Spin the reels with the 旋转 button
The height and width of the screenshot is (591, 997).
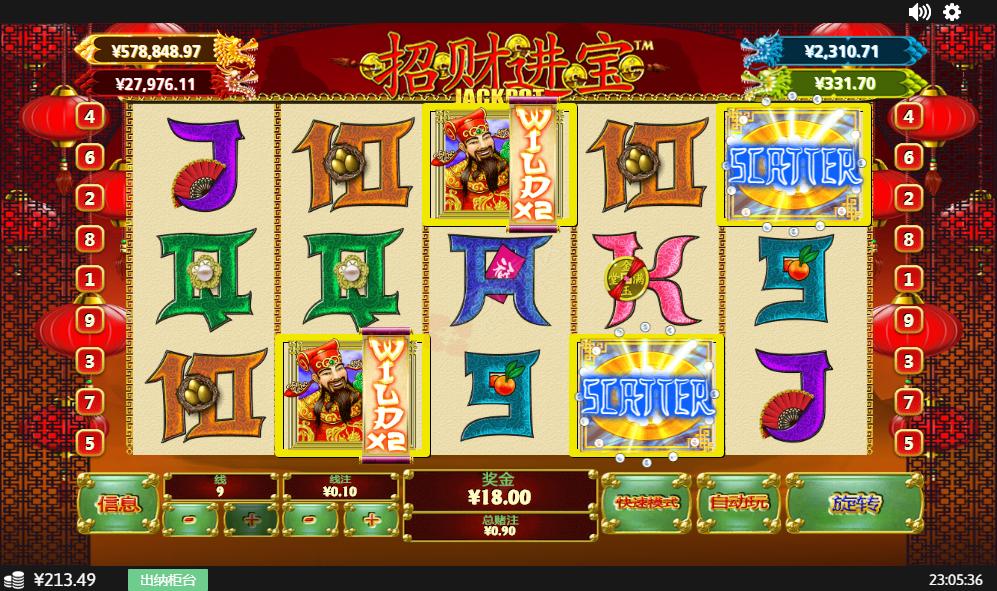click(854, 503)
